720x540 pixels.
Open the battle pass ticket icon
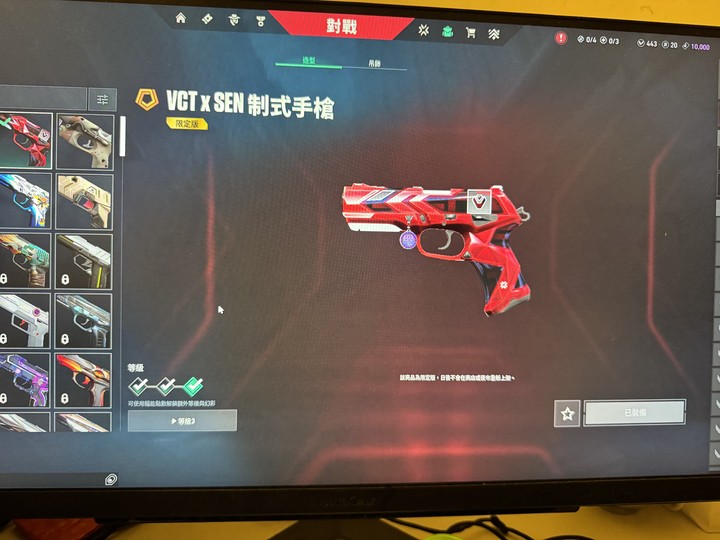pos(207,18)
